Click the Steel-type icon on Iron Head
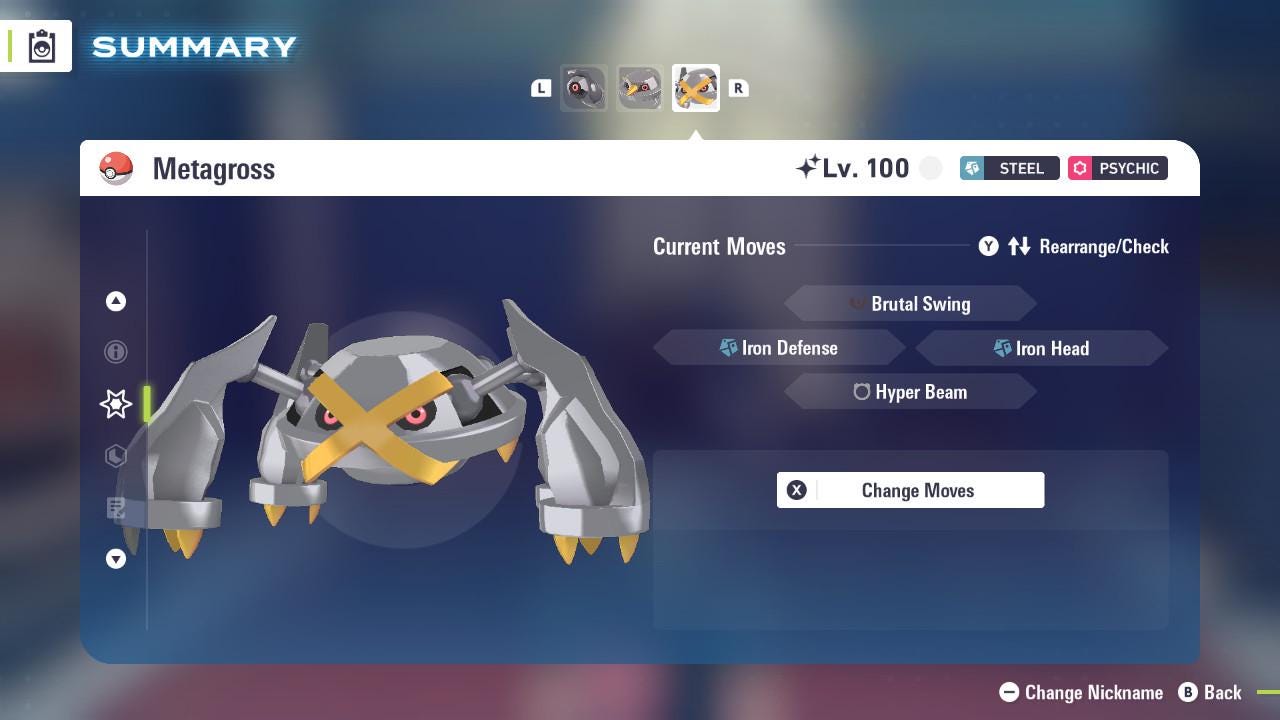Viewport: 1280px width, 720px height. 1001,348
